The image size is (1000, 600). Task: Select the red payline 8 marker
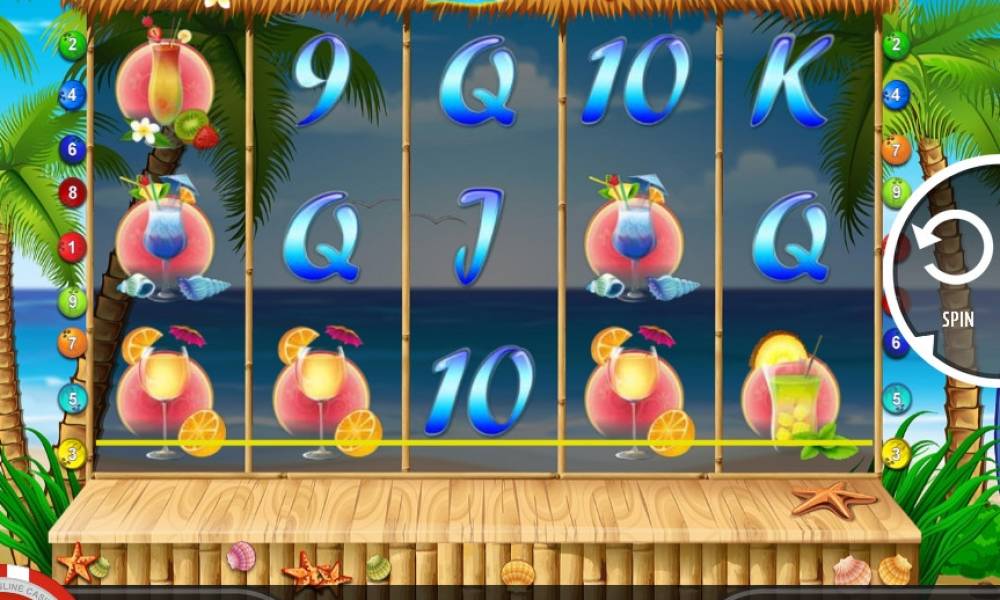72,192
